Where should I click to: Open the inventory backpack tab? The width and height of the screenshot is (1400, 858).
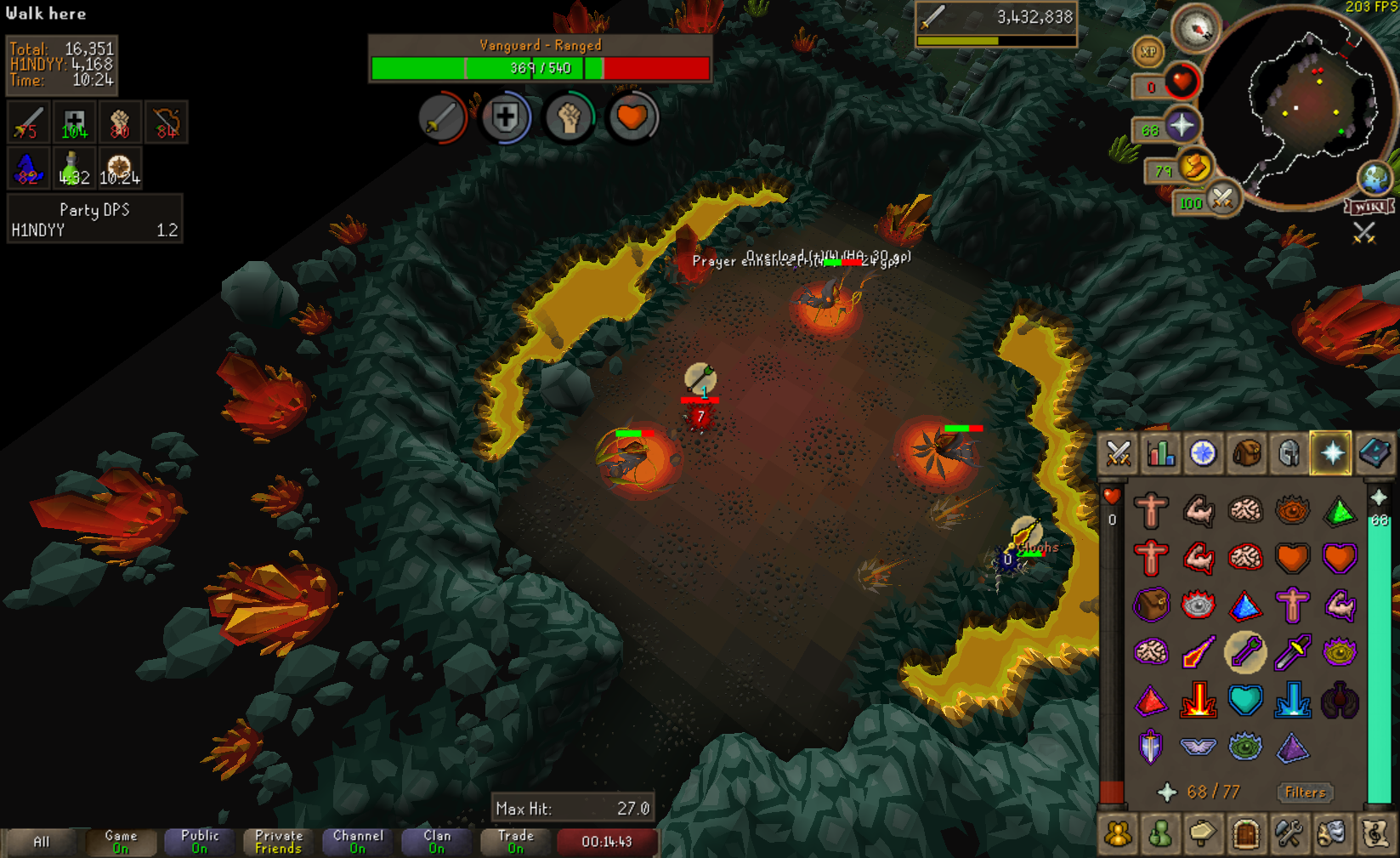pos(1245,454)
